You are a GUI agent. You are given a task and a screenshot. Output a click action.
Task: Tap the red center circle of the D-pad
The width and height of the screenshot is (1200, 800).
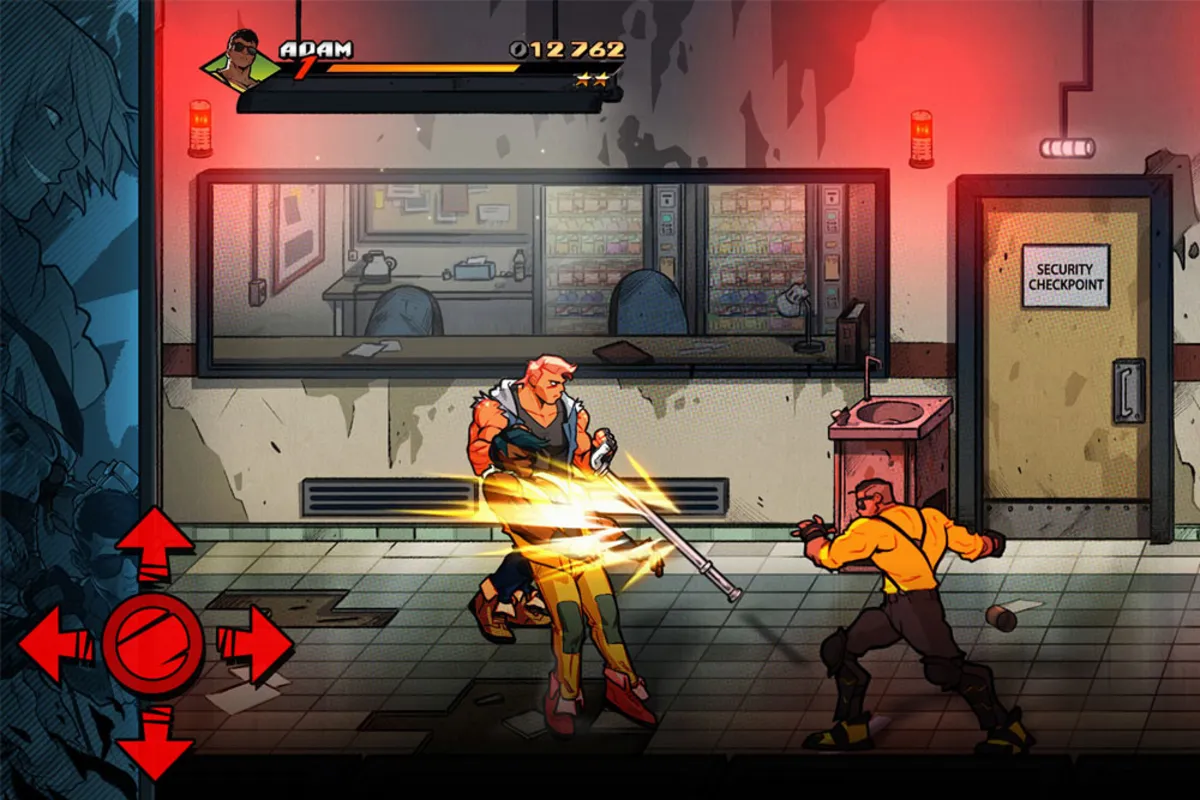(x=153, y=645)
